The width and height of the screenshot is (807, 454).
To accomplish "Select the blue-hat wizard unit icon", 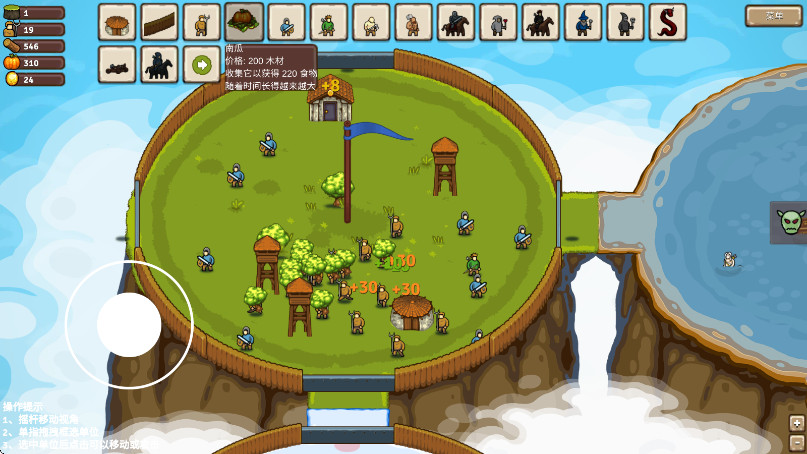I will coord(583,22).
